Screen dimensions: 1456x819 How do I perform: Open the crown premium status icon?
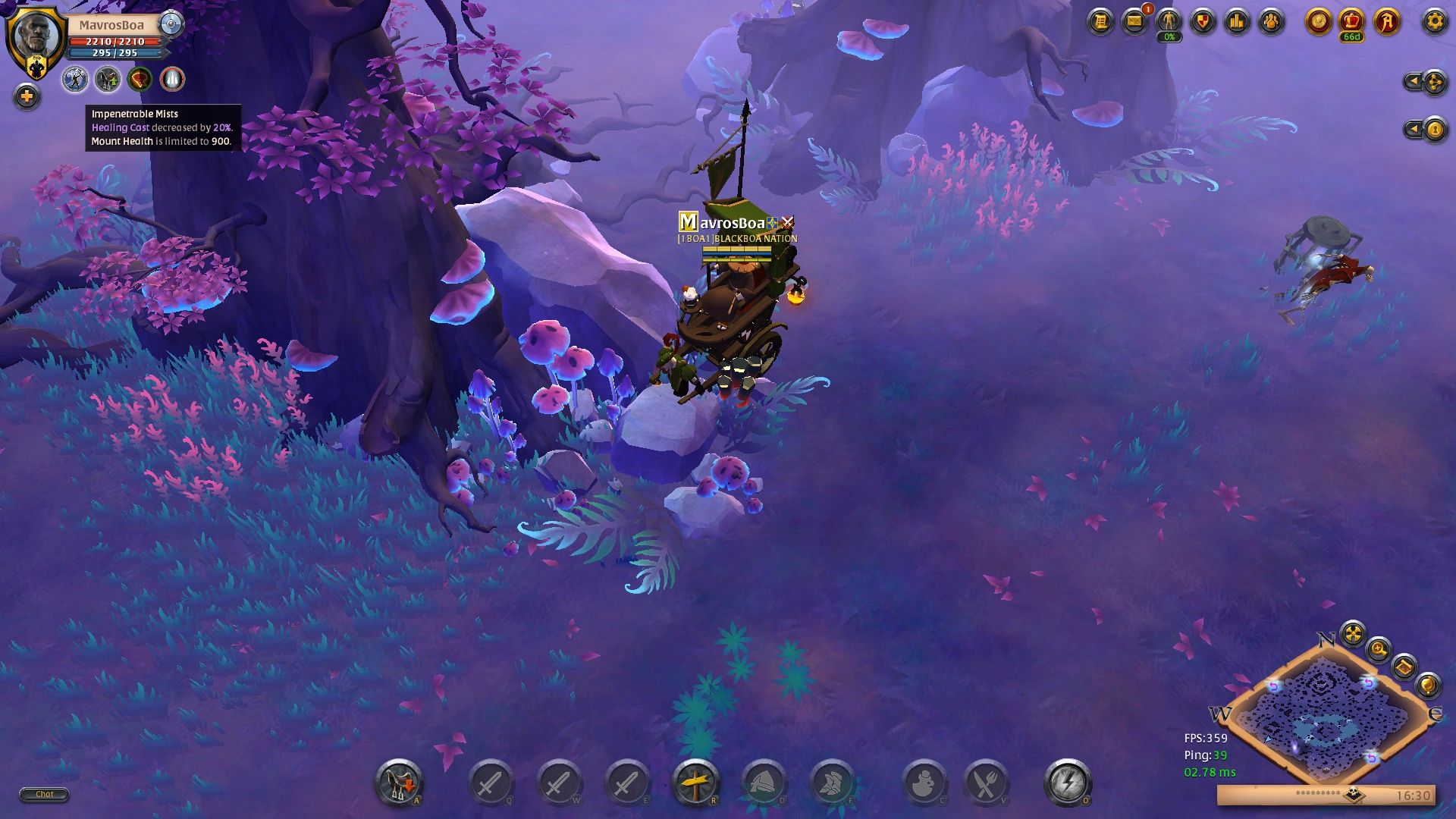pos(1351,21)
